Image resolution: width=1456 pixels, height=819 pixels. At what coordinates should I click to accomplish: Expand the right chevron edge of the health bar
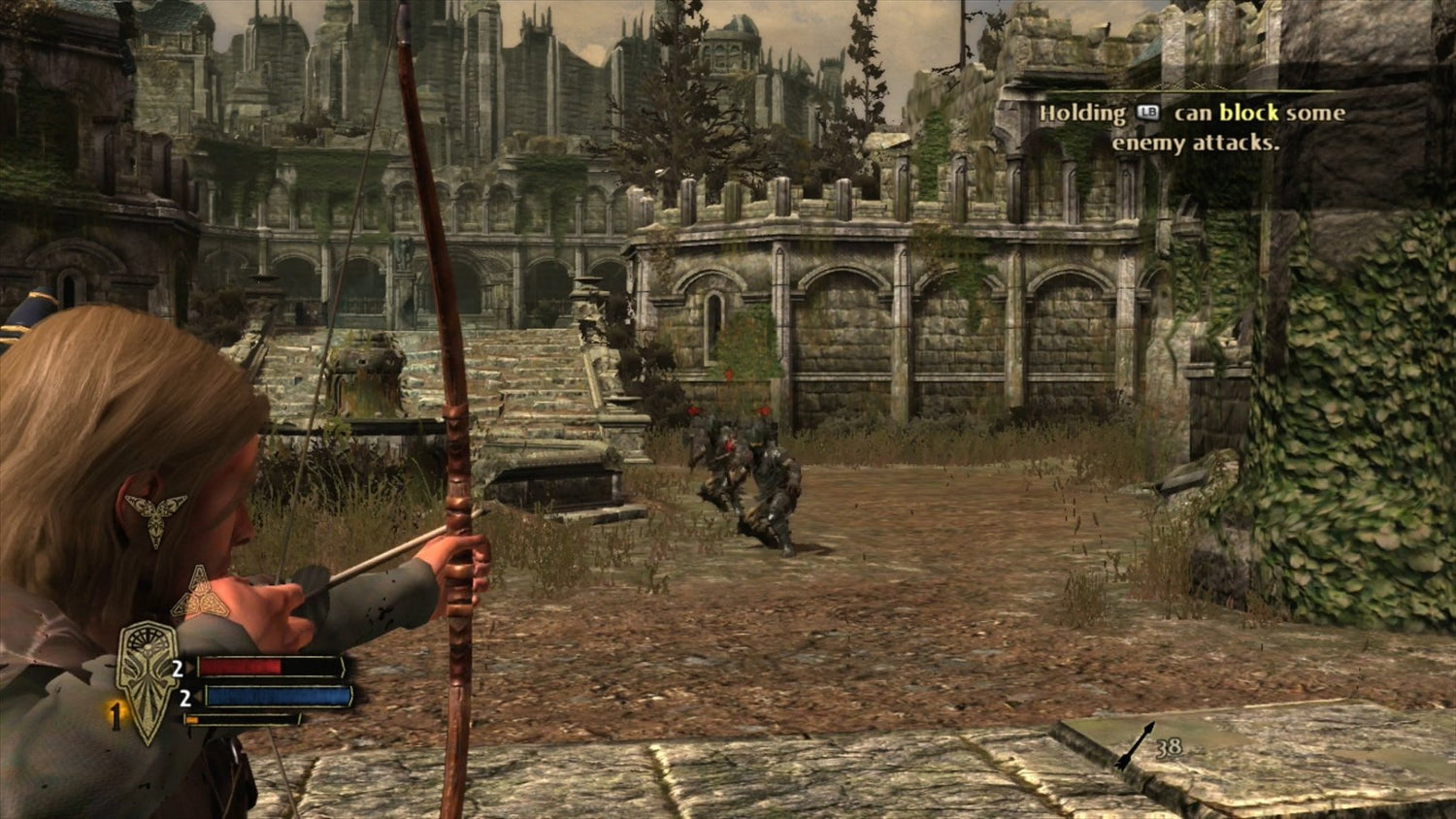[x=344, y=668]
